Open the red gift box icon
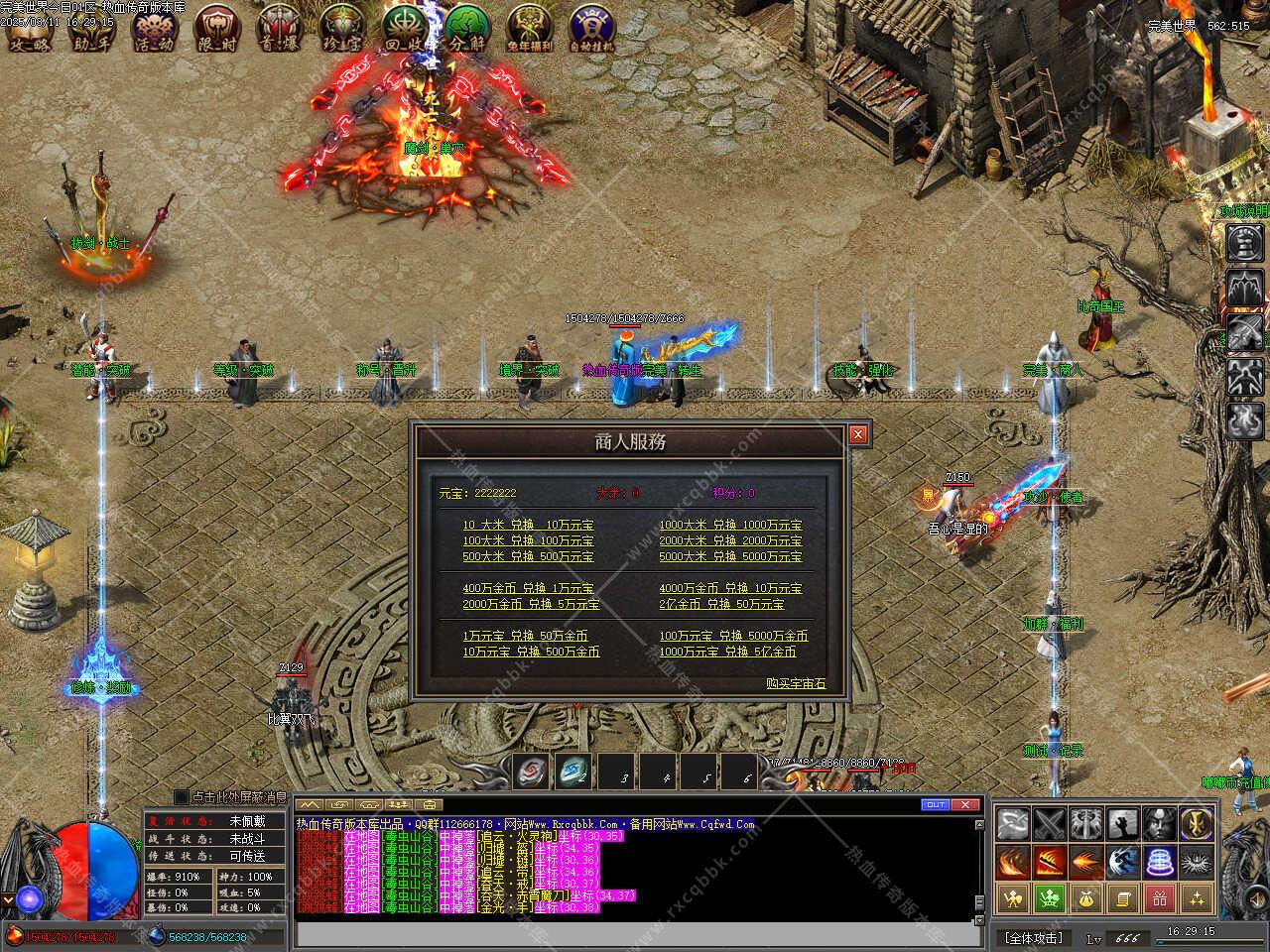 [x=1159, y=898]
